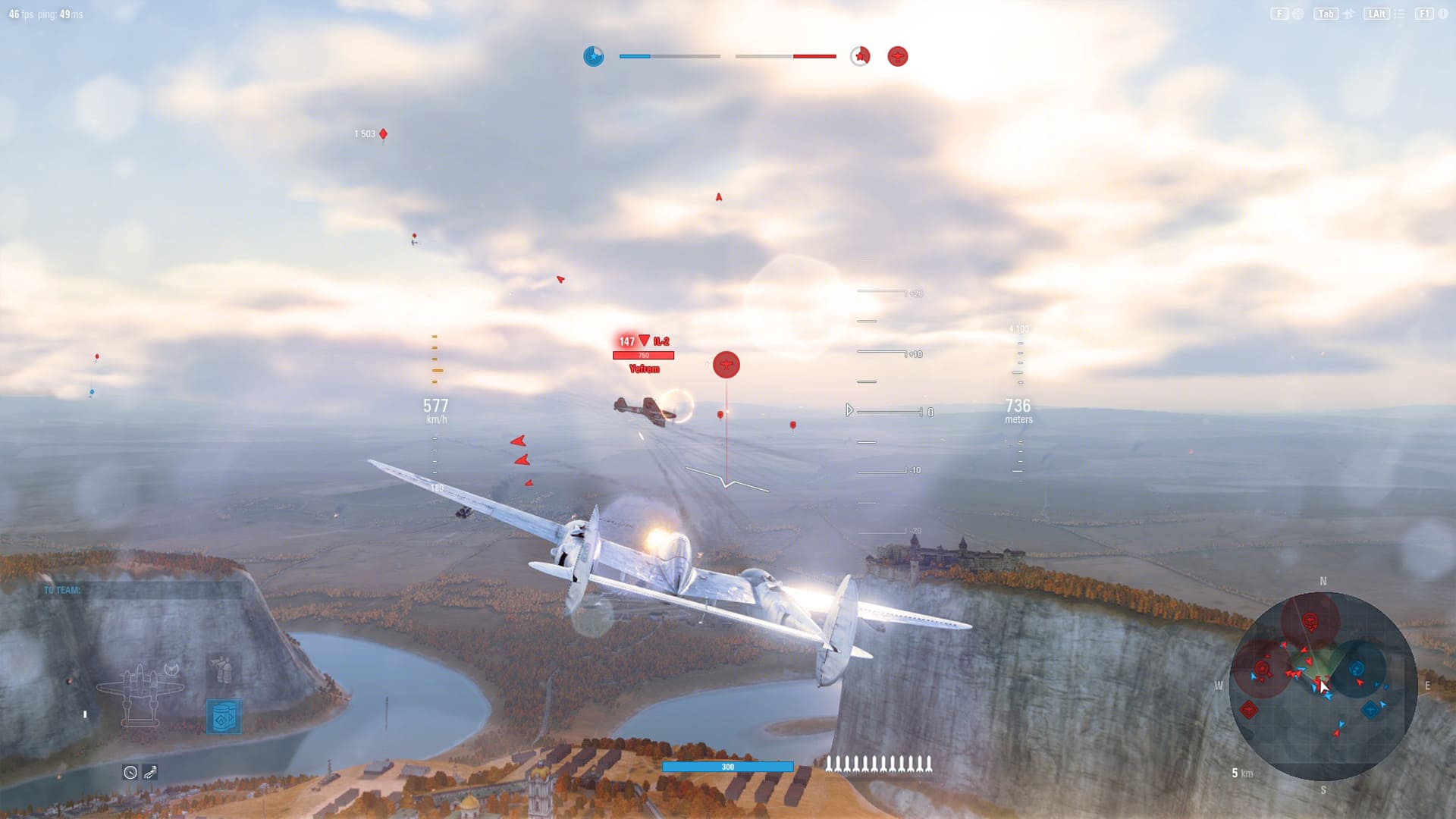Select the fuel barrel consumable icon
This screenshot has height=819, width=1456.
click(225, 717)
